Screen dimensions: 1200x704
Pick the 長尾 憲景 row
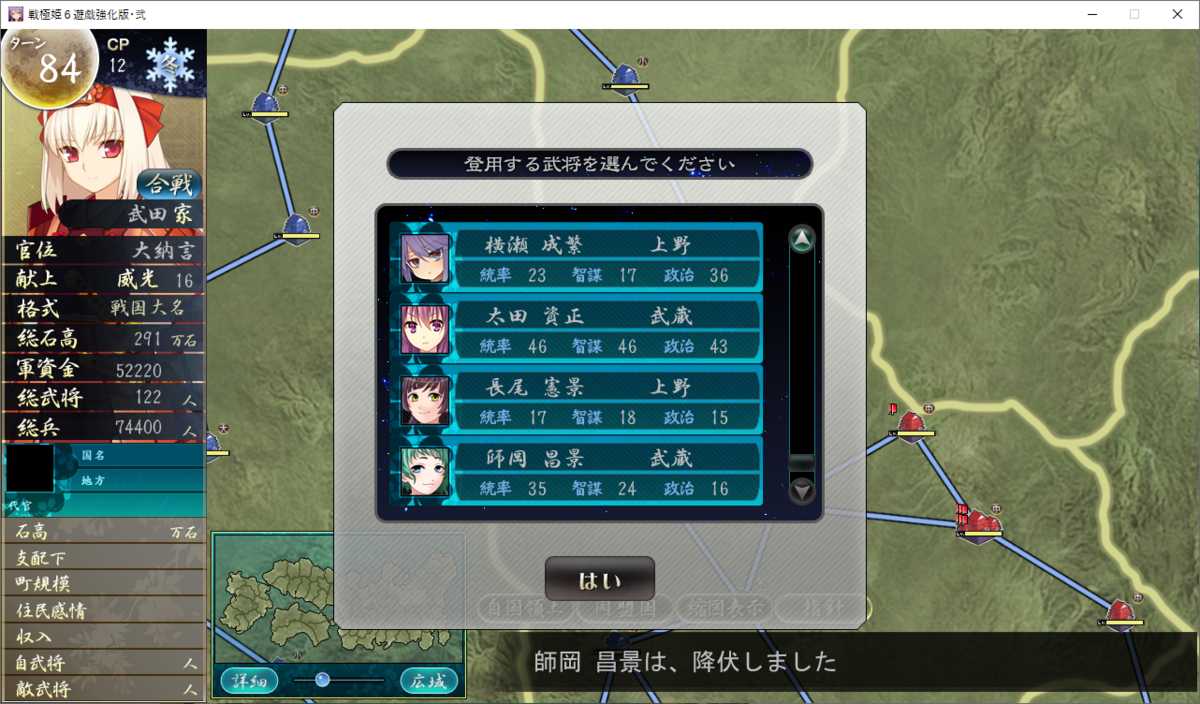(578, 401)
